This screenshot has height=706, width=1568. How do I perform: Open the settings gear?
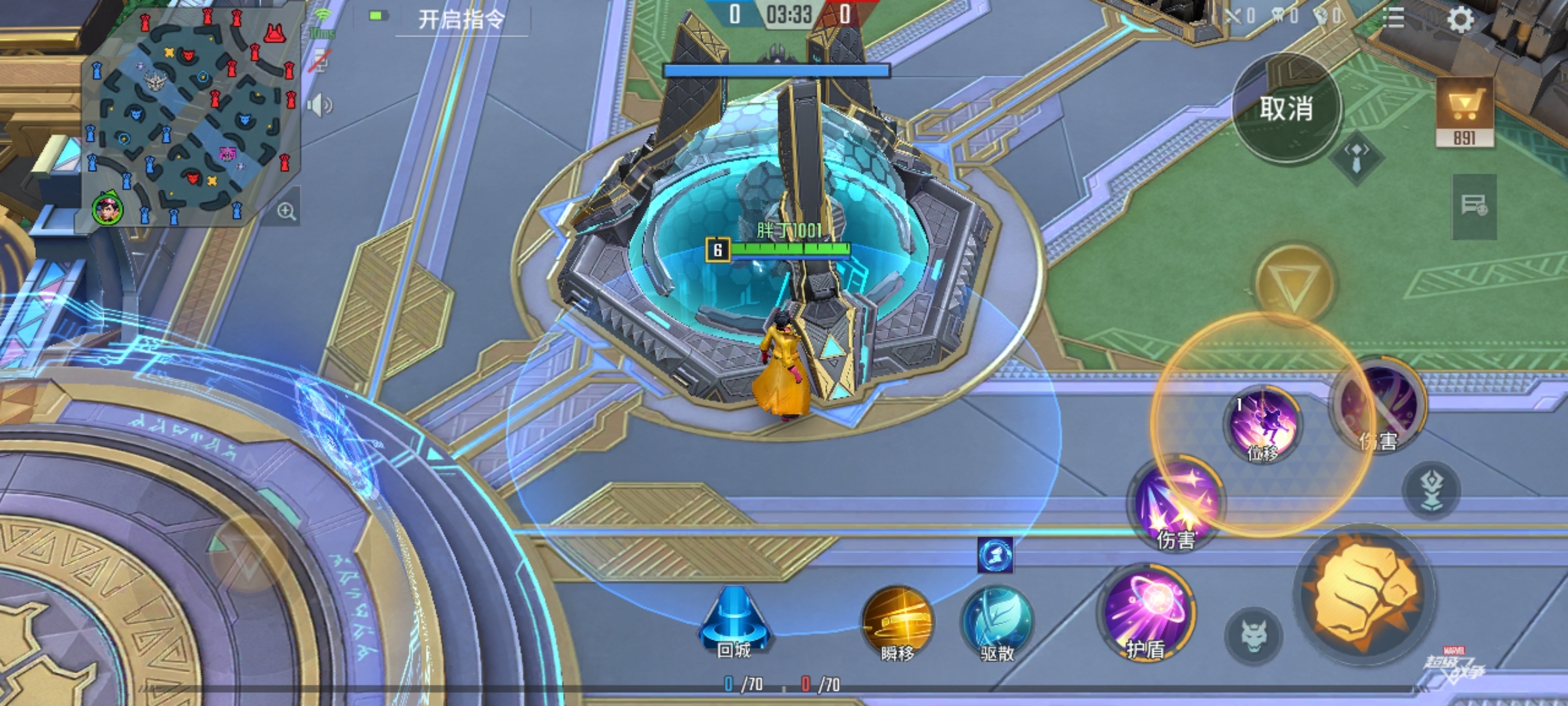point(1460,20)
